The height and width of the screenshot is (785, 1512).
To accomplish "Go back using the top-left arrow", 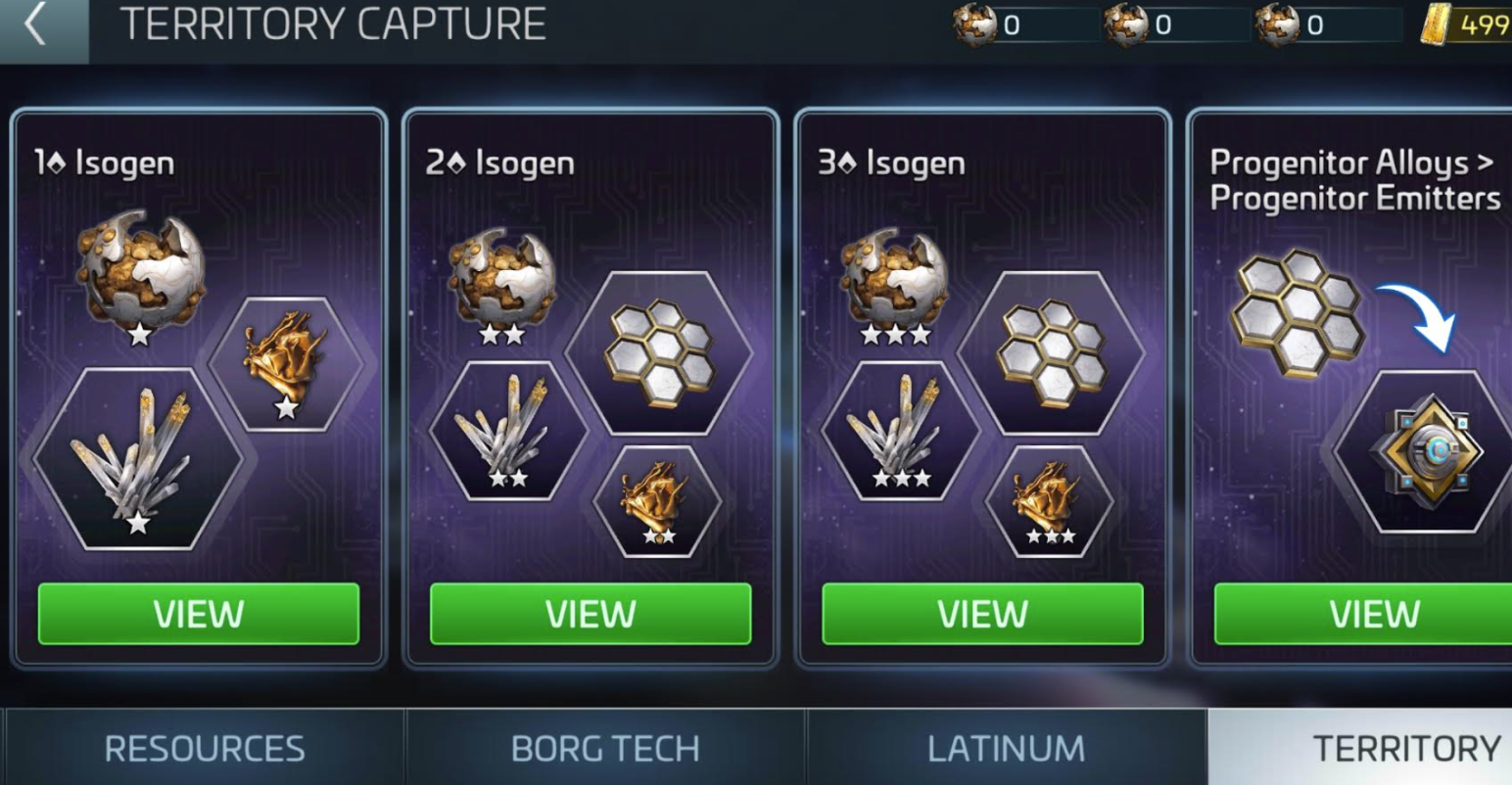I will click(x=36, y=24).
